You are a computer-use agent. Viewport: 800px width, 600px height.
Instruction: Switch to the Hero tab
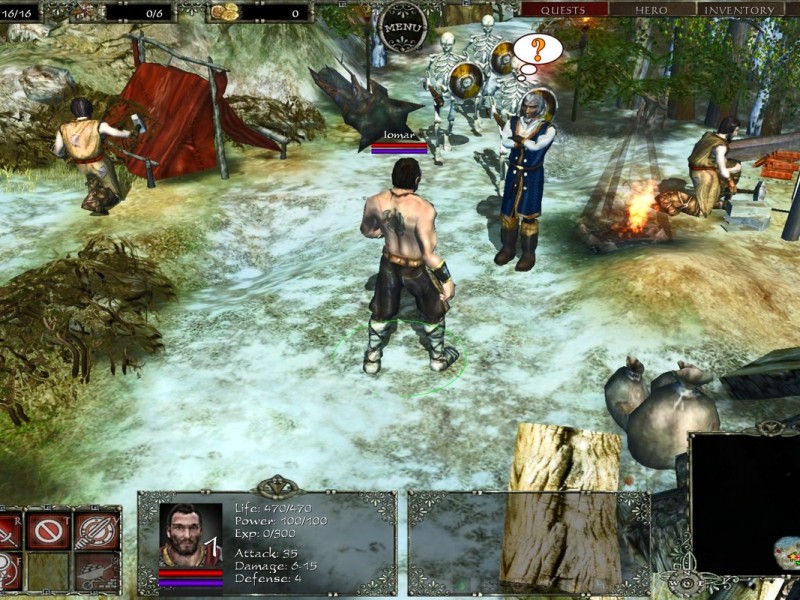[652, 10]
